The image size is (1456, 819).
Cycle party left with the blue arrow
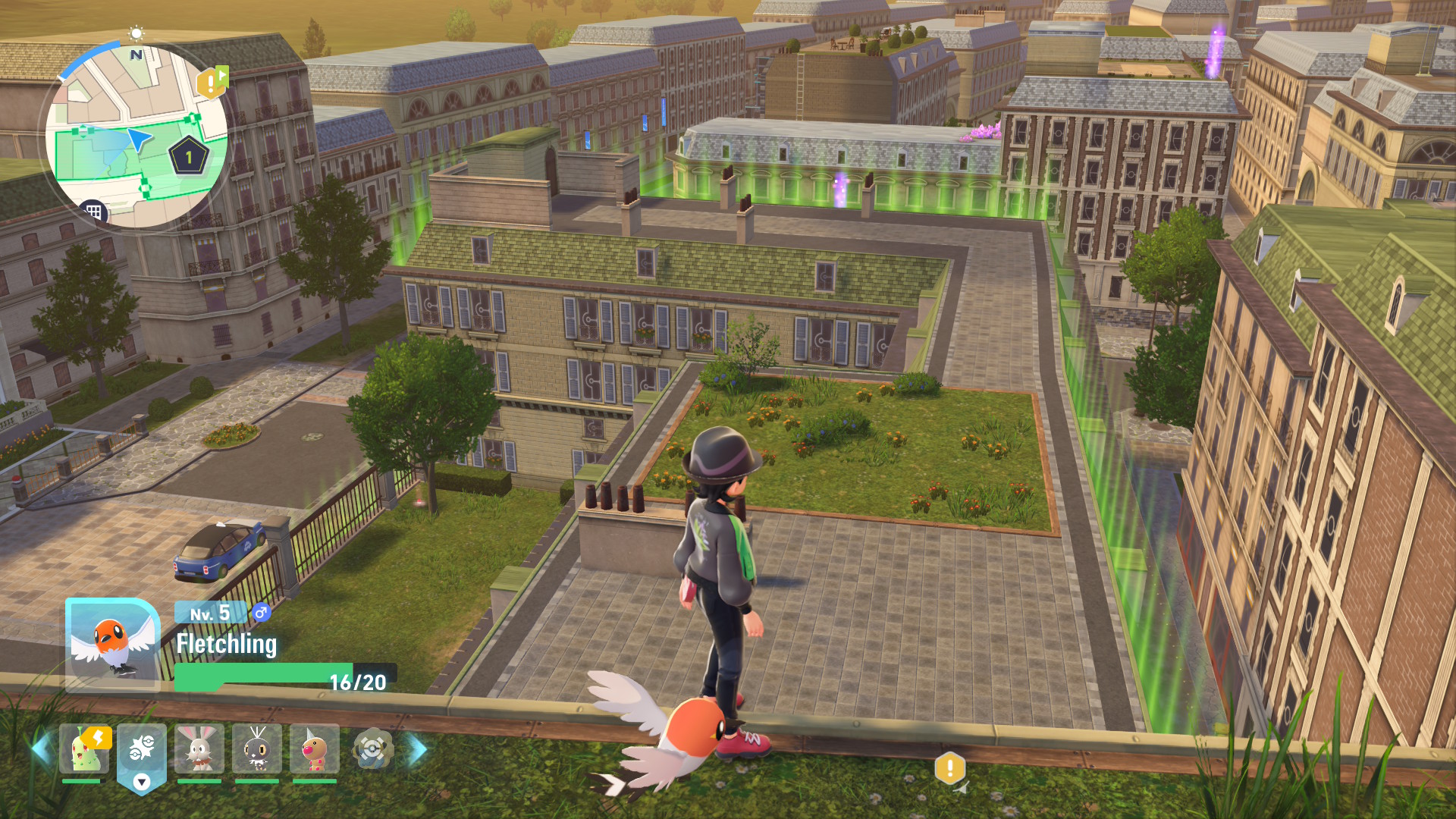41,749
